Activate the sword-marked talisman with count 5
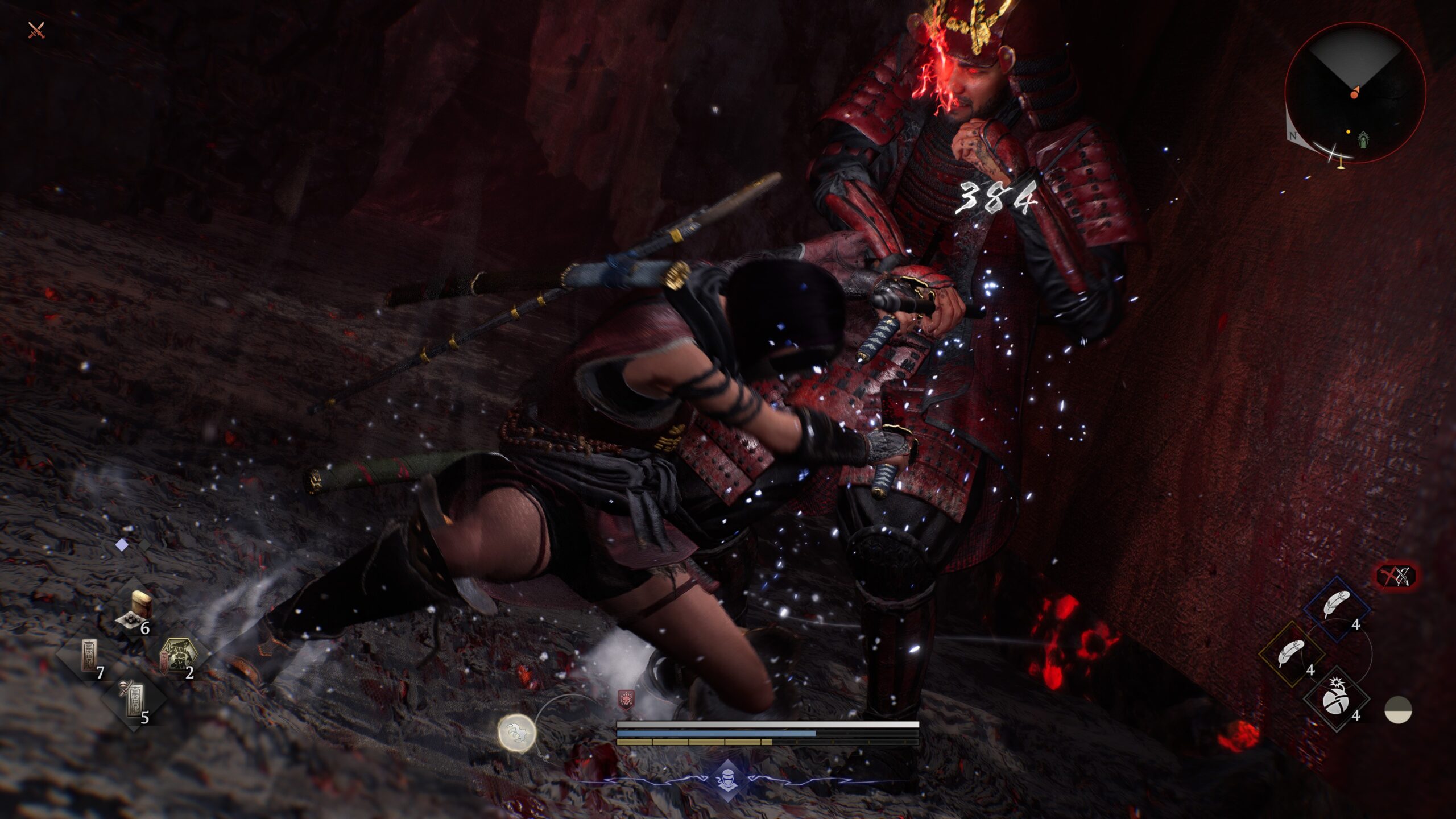This screenshot has height=819, width=1456. (x=133, y=699)
